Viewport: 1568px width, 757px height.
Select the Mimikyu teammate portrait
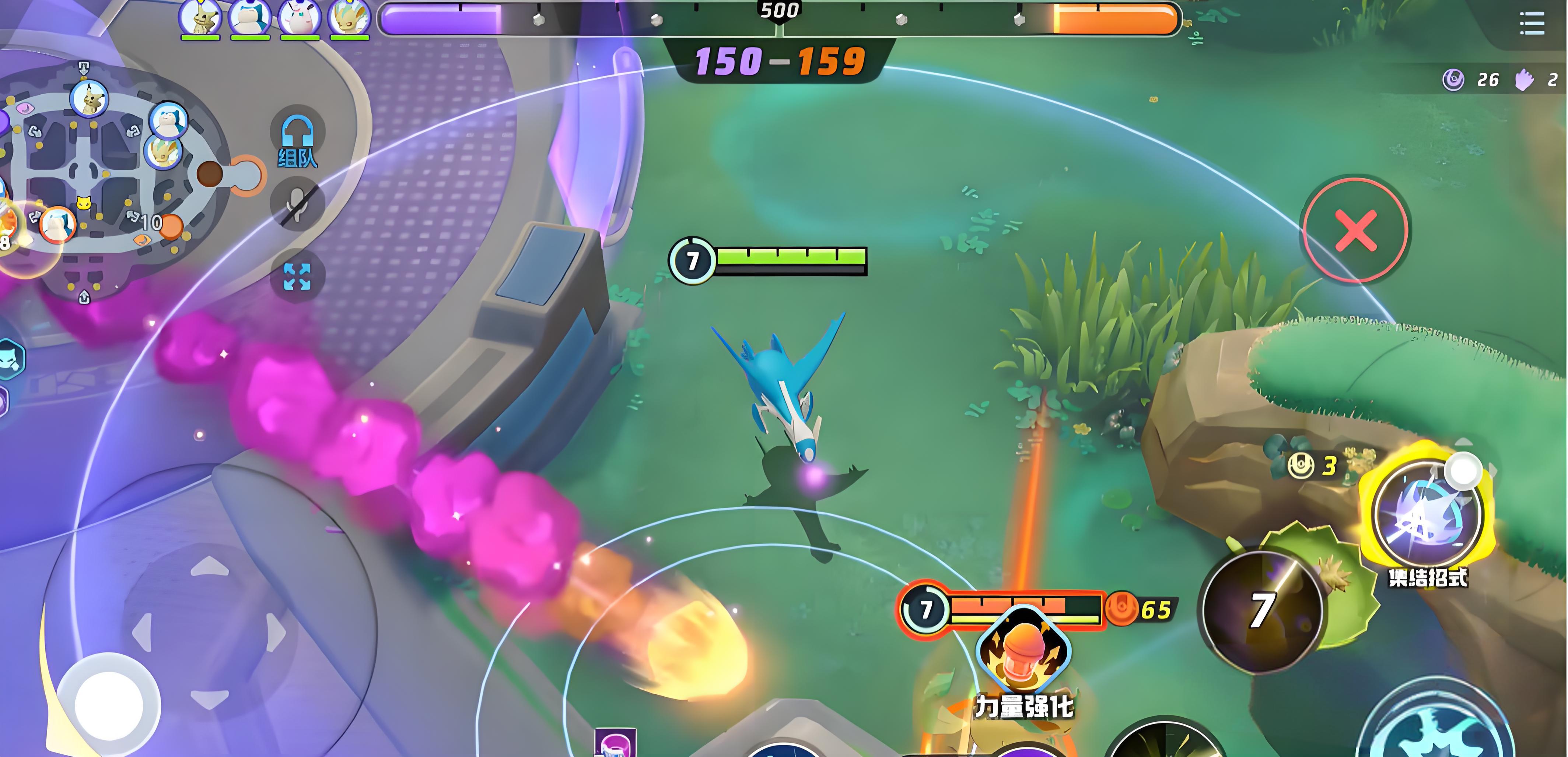coord(200,18)
